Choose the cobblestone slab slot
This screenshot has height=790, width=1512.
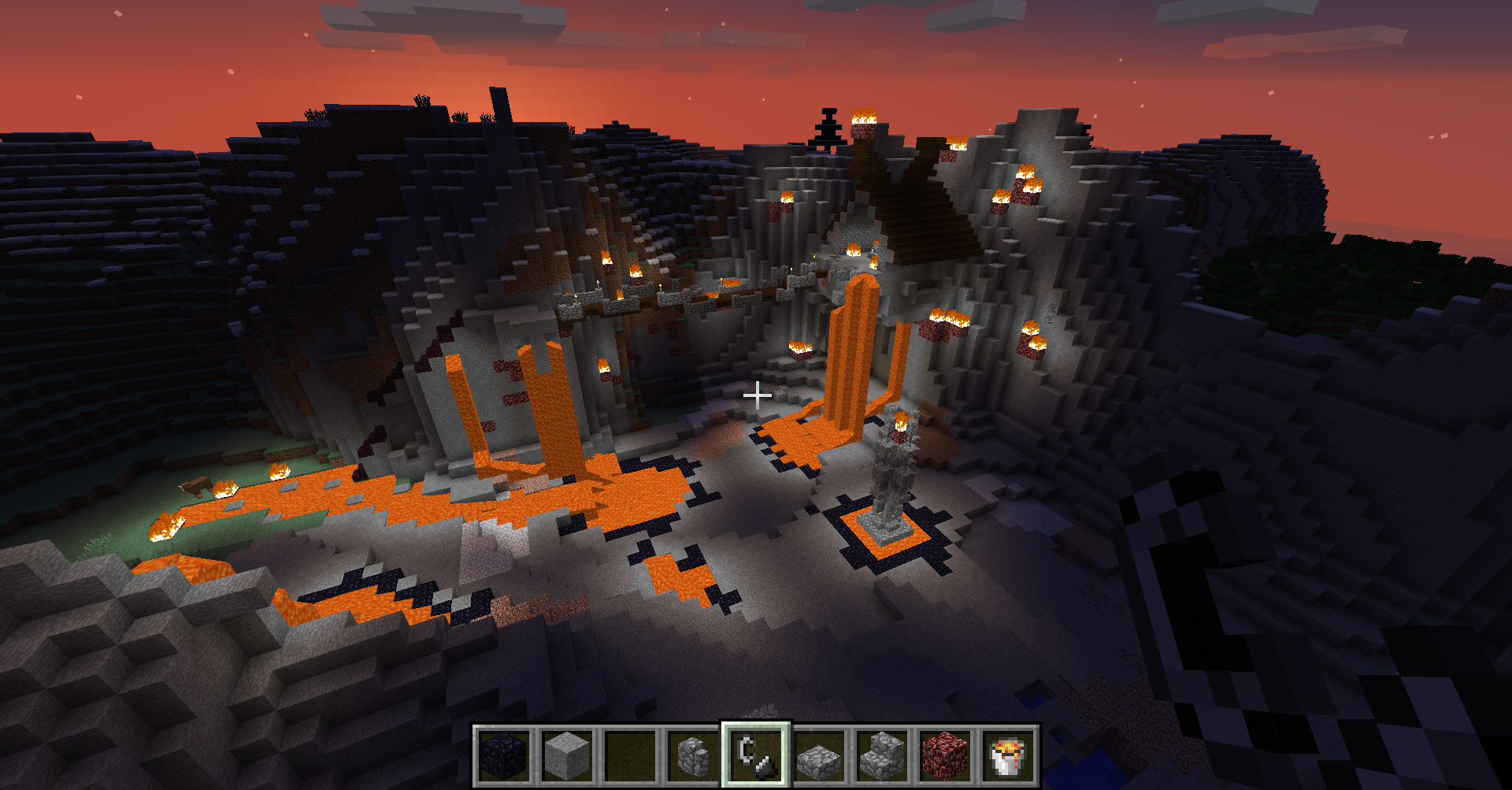pyautogui.click(x=820, y=756)
